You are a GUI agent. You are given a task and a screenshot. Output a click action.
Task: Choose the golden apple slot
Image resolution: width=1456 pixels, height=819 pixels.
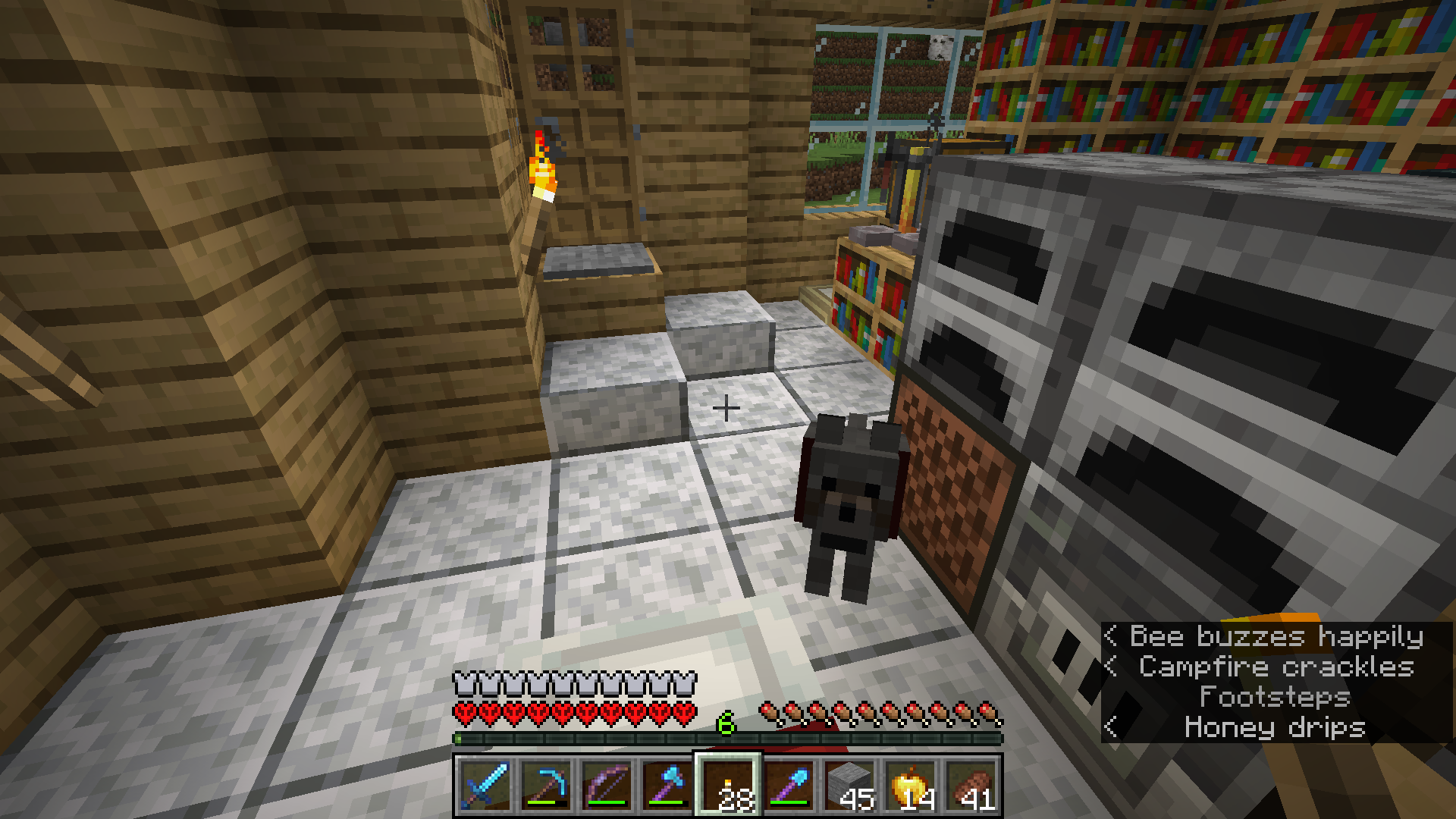910,786
